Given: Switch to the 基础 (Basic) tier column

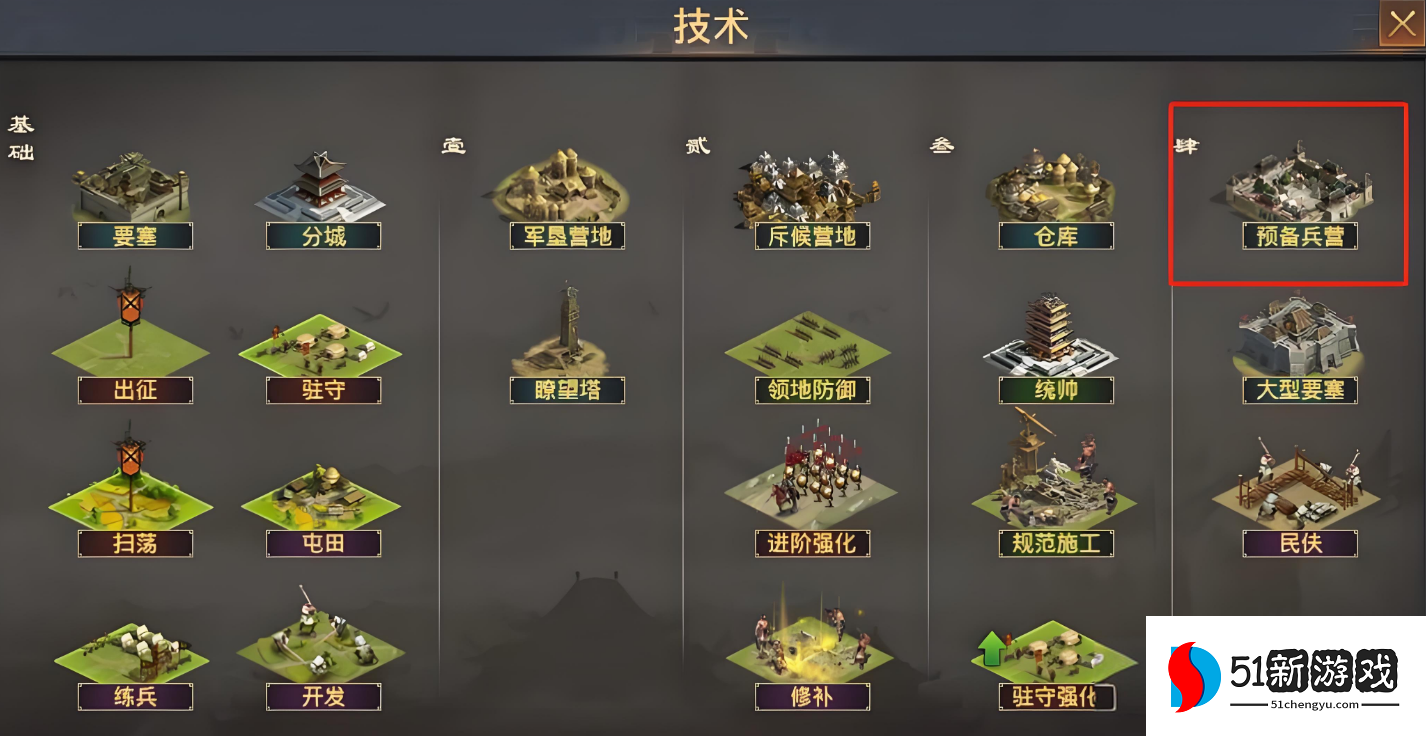Looking at the screenshot, I should pyautogui.click(x=20, y=140).
